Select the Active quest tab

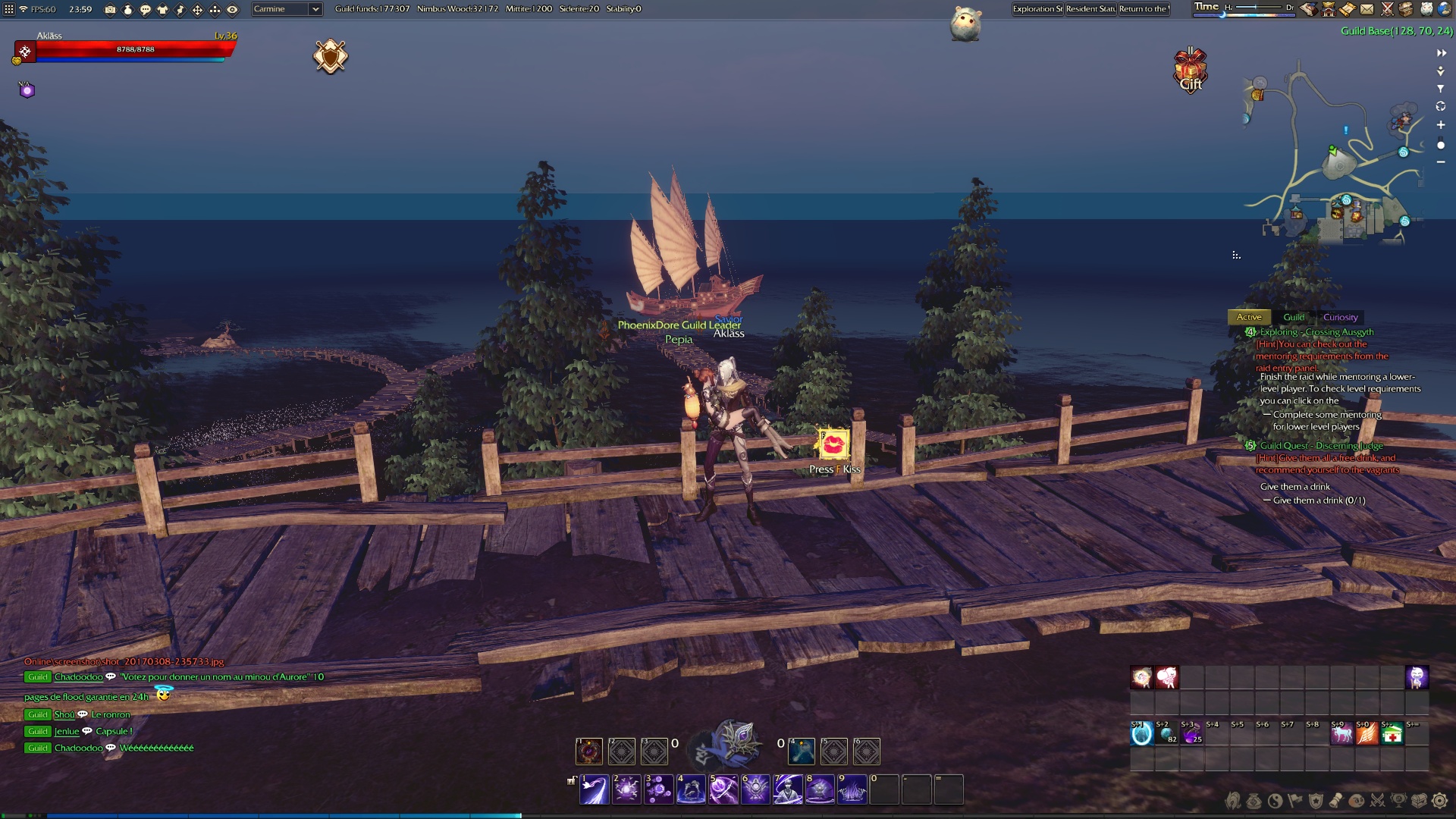1249,318
